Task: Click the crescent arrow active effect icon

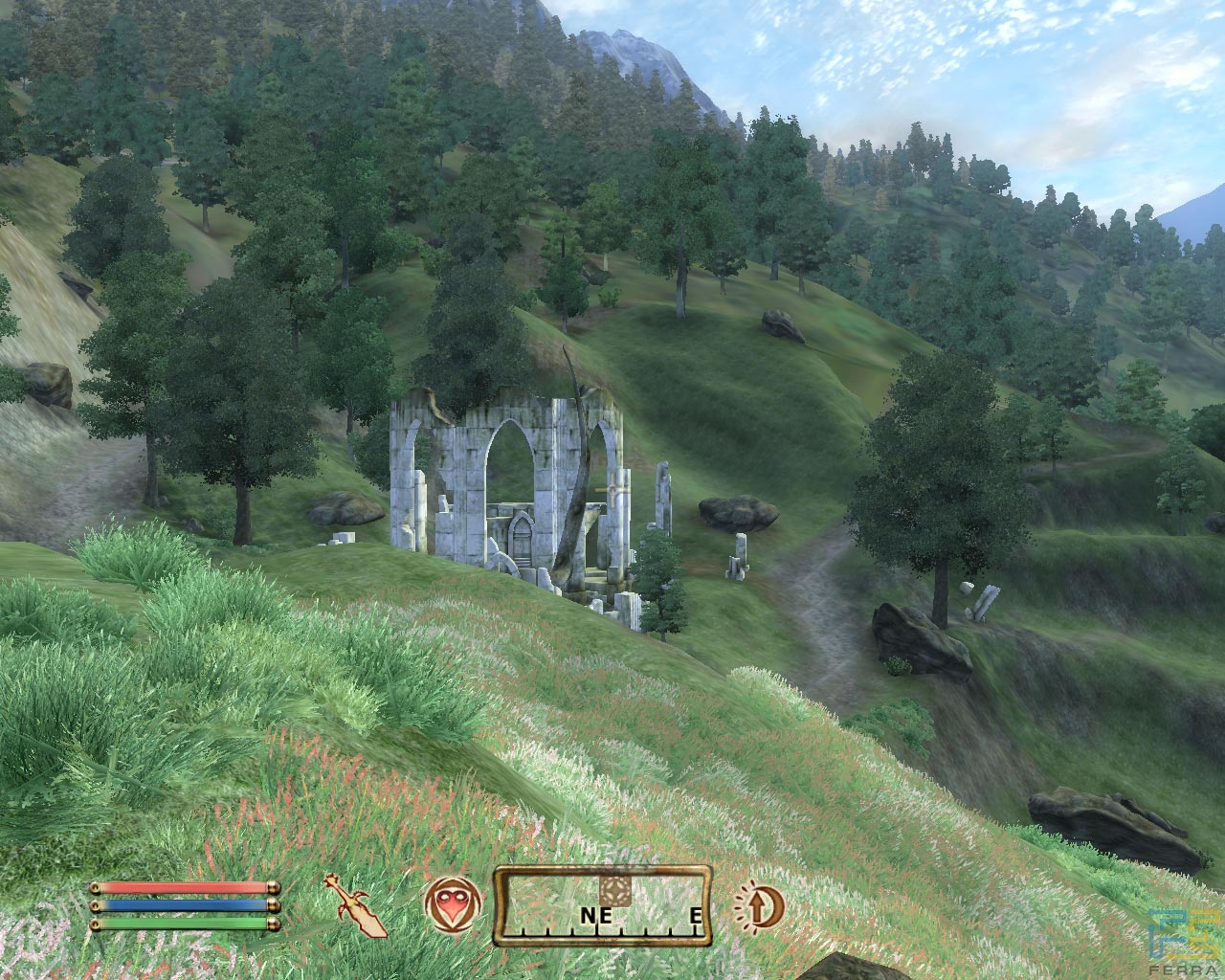Action: pyautogui.click(x=760, y=904)
